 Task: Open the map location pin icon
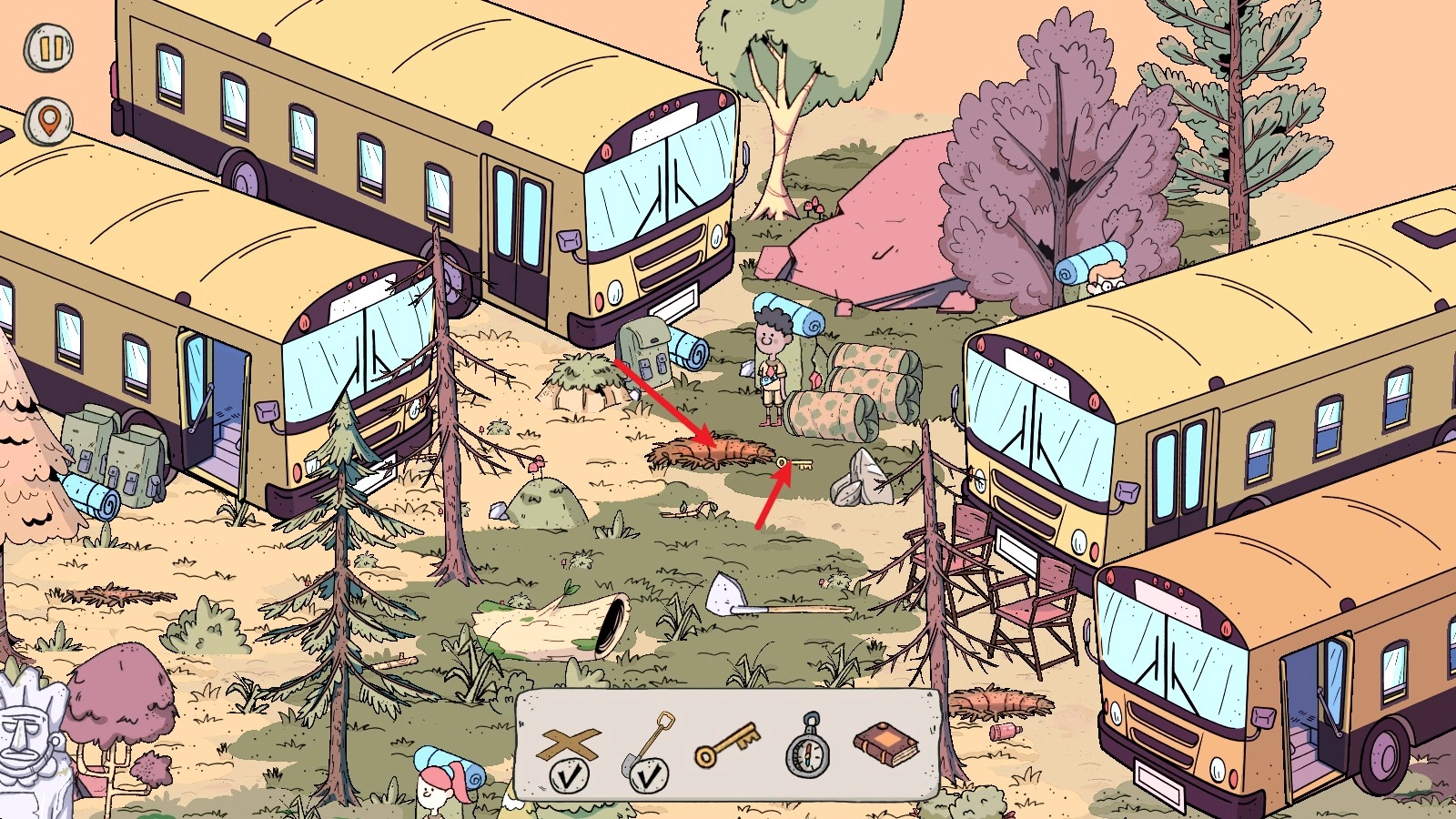(x=48, y=119)
